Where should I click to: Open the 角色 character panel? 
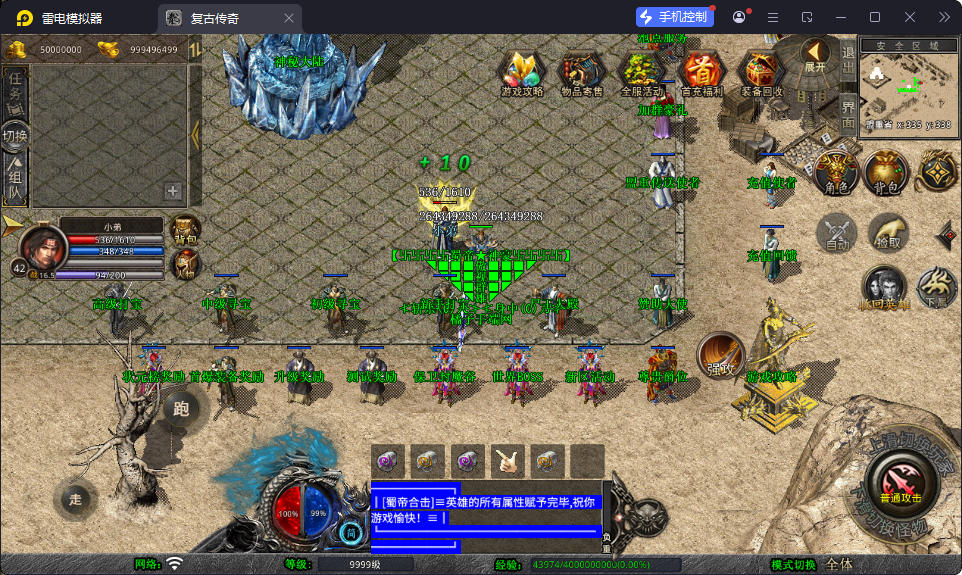[835, 172]
